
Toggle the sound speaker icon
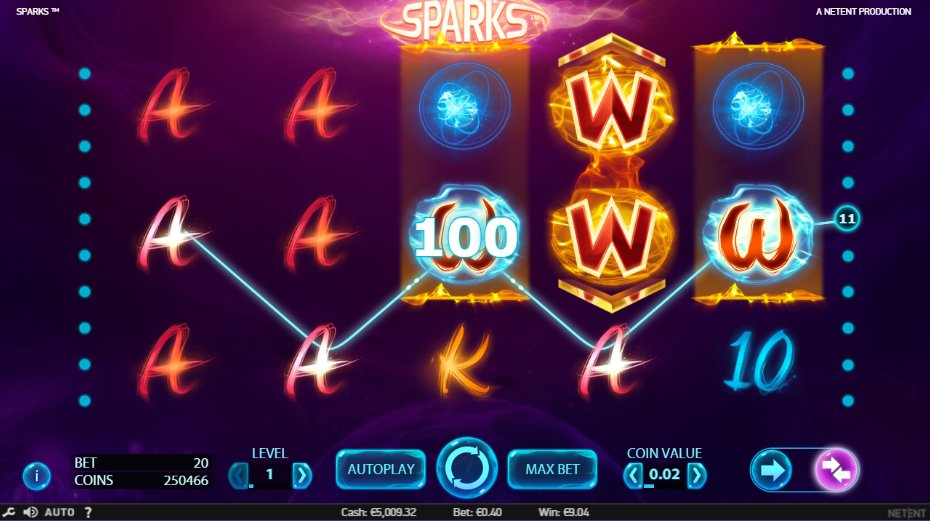pos(30,512)
